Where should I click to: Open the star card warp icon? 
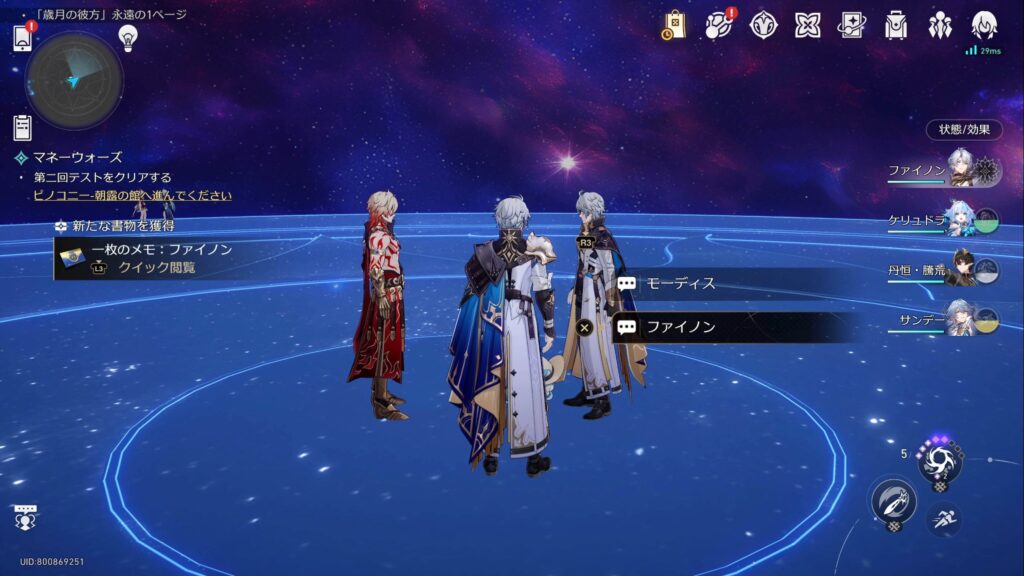click(x=851, y=25)
